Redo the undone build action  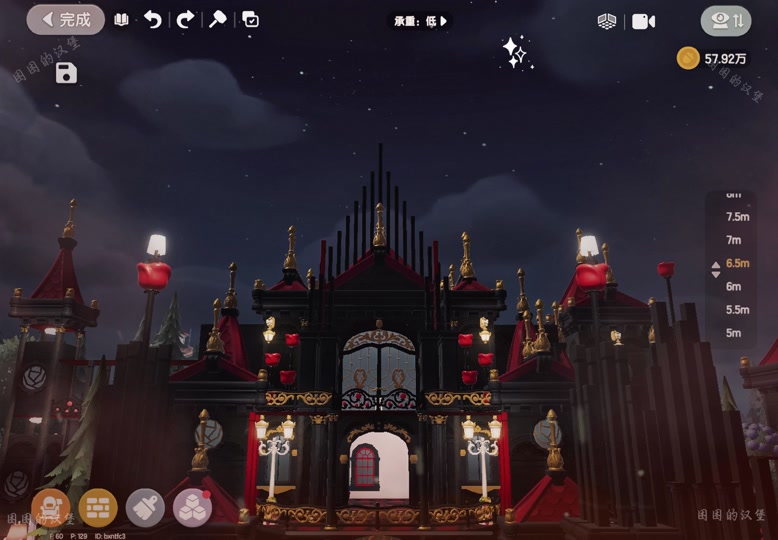[x=185, y=20]
